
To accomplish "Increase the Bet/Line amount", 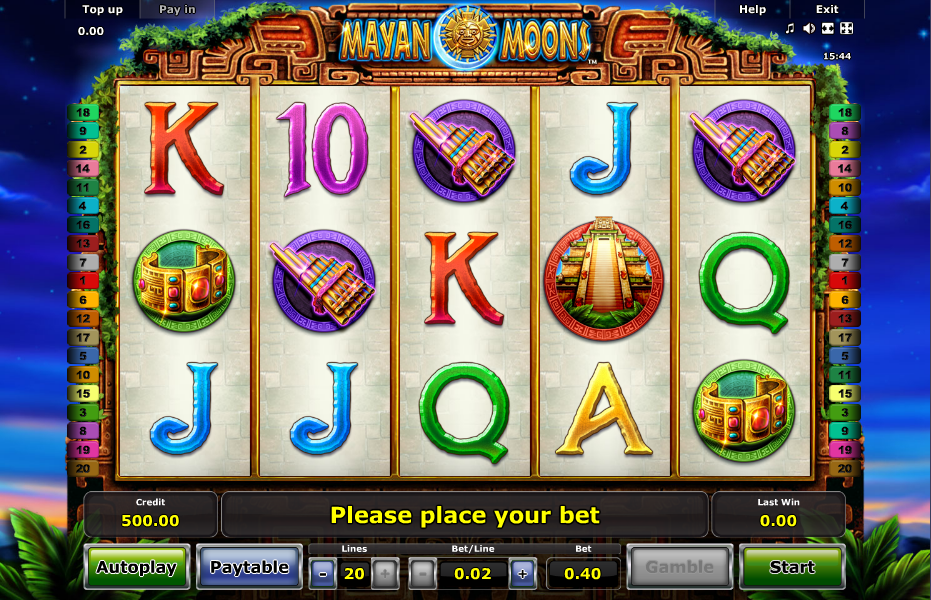I will click(x=521, y=573).
